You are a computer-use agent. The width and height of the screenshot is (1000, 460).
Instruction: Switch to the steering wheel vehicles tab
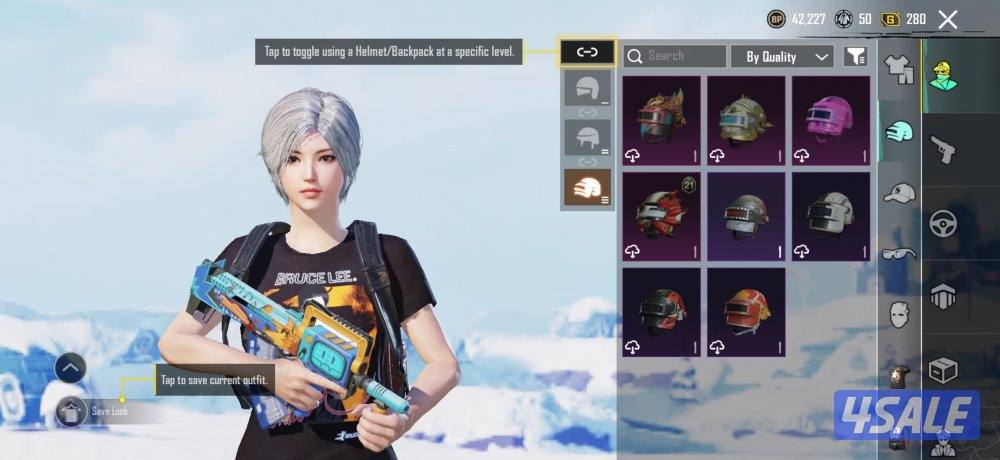(x=943, y=222)
